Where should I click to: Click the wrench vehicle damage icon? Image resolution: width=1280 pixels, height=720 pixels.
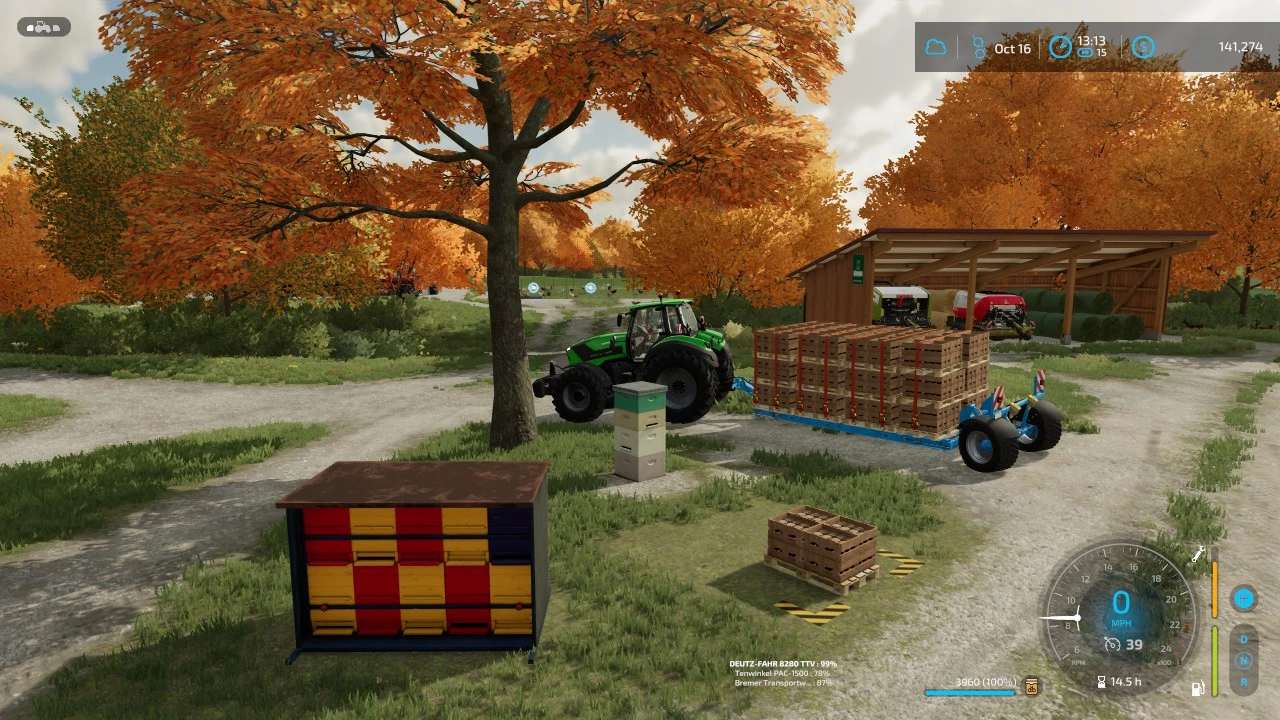1197,553
